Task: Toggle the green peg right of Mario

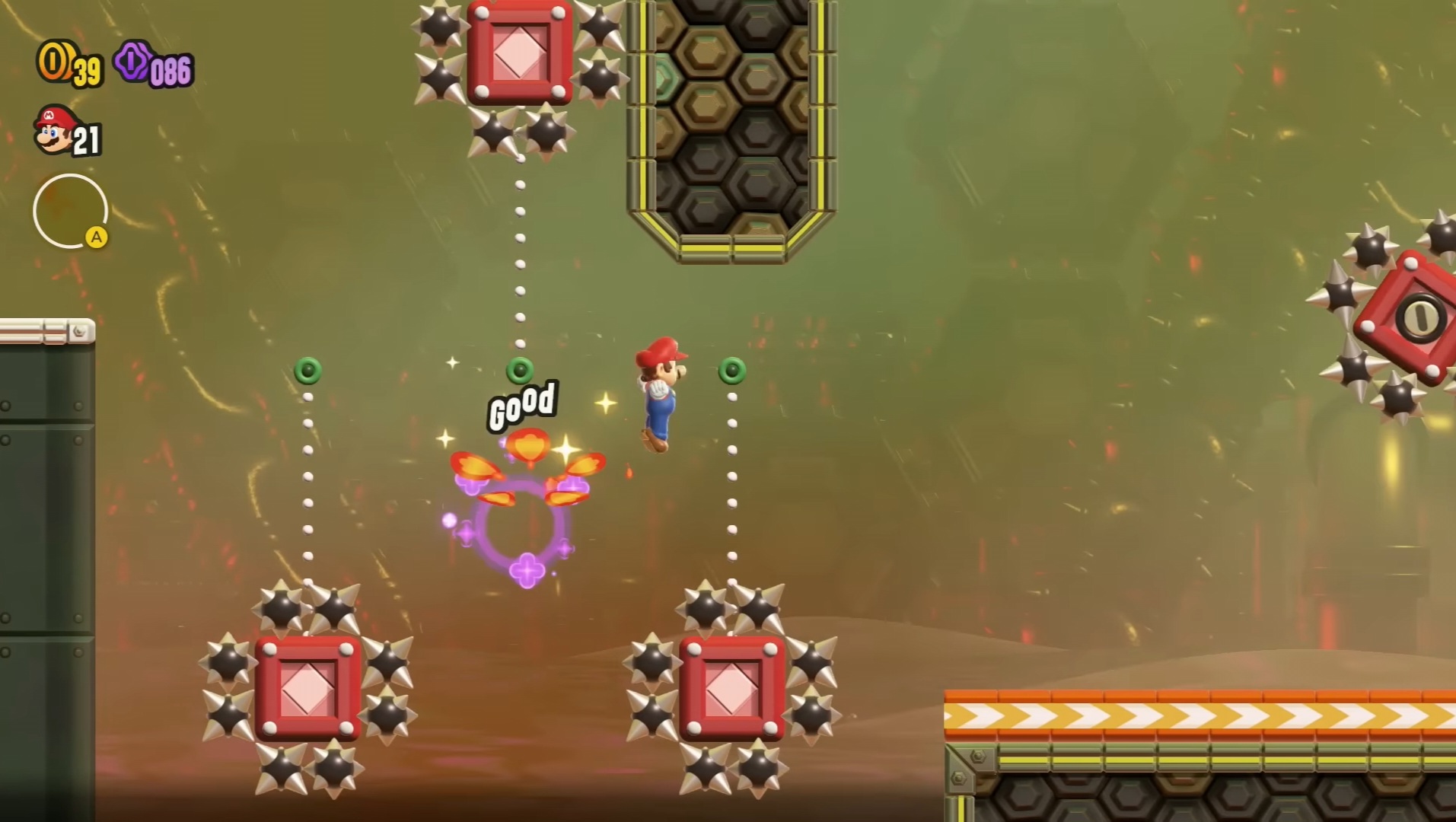Action: coord(732,371)
